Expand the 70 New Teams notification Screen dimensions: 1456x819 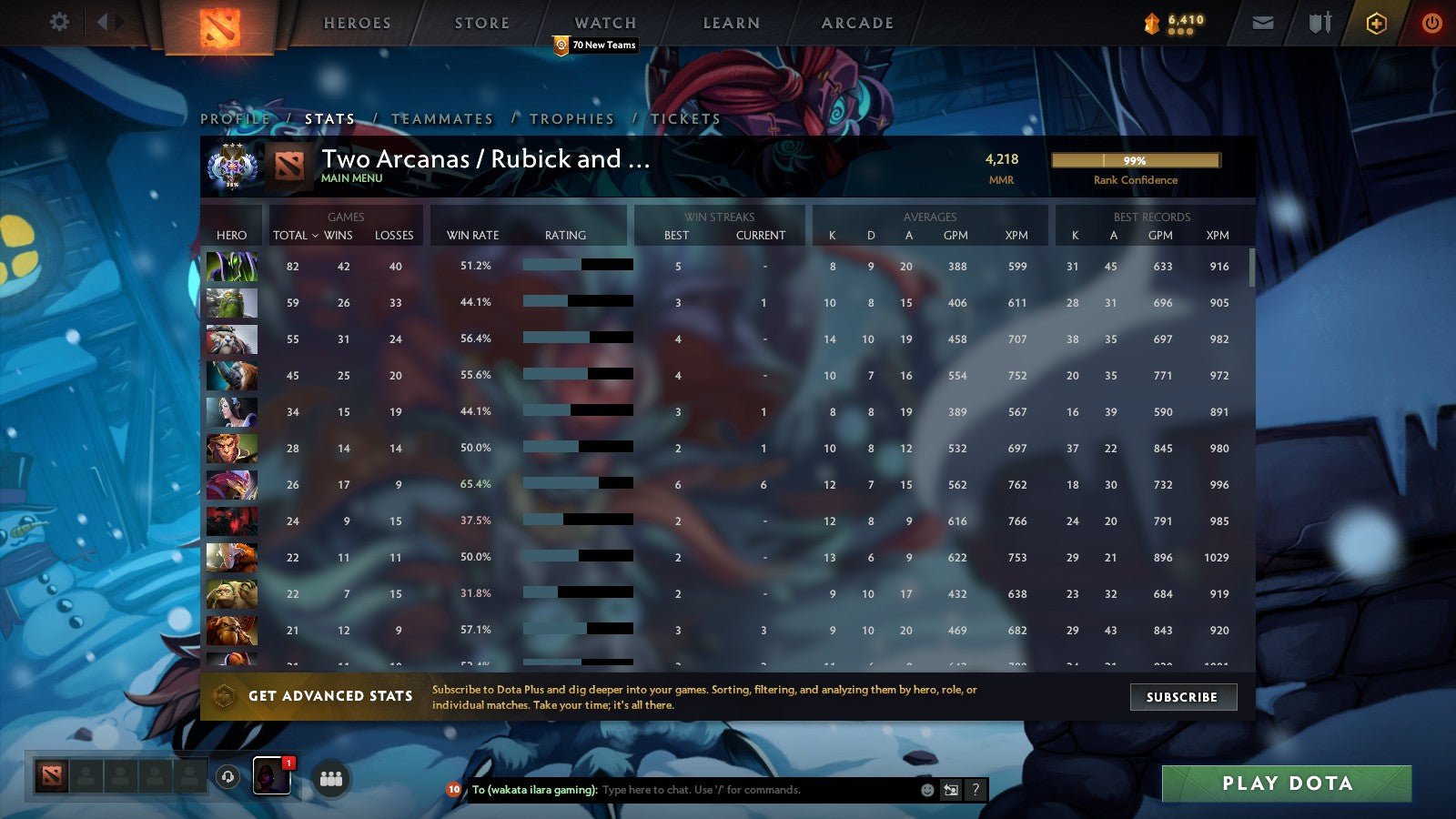click(x=595, y=45)
